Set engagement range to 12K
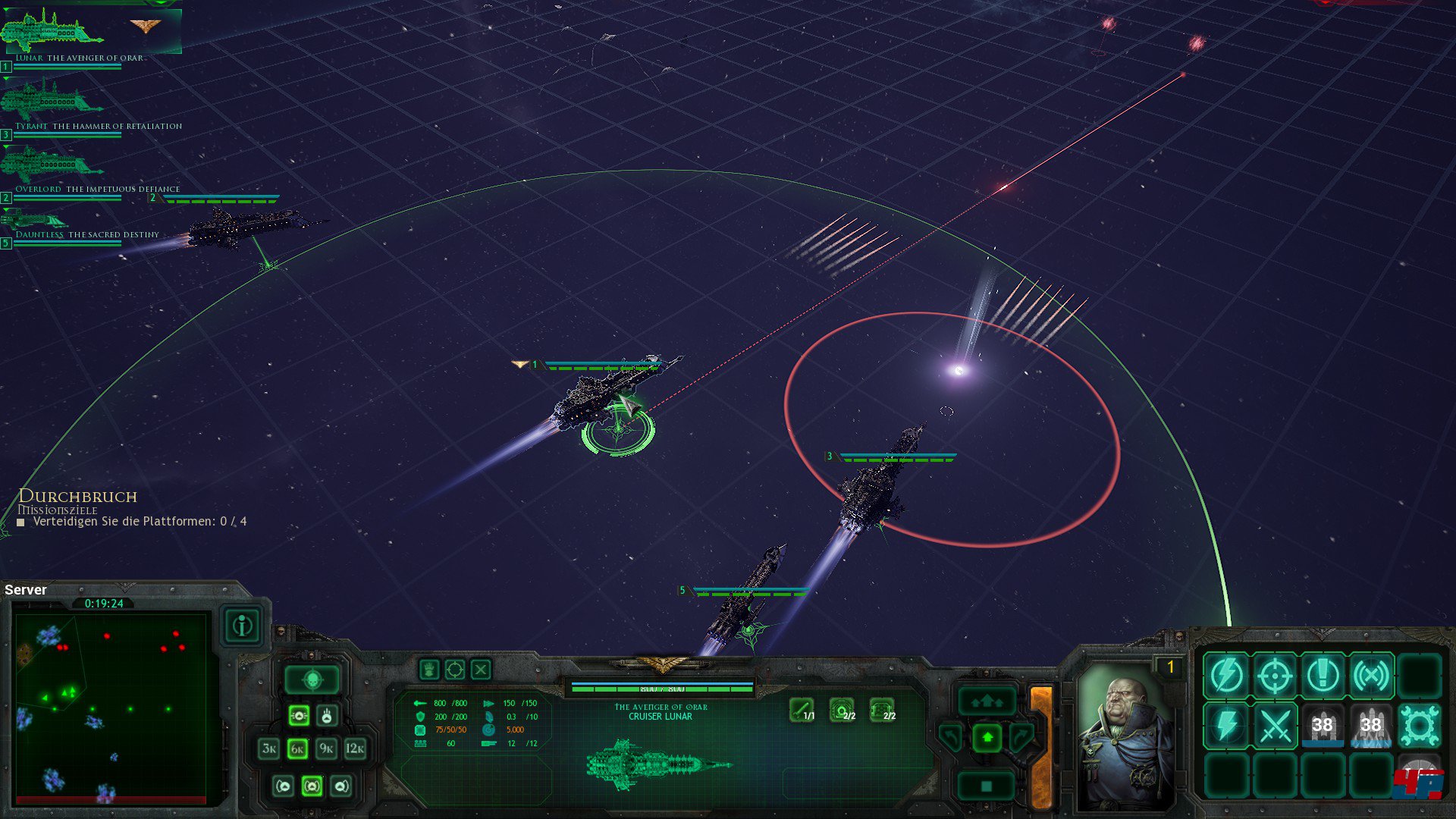 pyautogui.click(x=355, y=749)
